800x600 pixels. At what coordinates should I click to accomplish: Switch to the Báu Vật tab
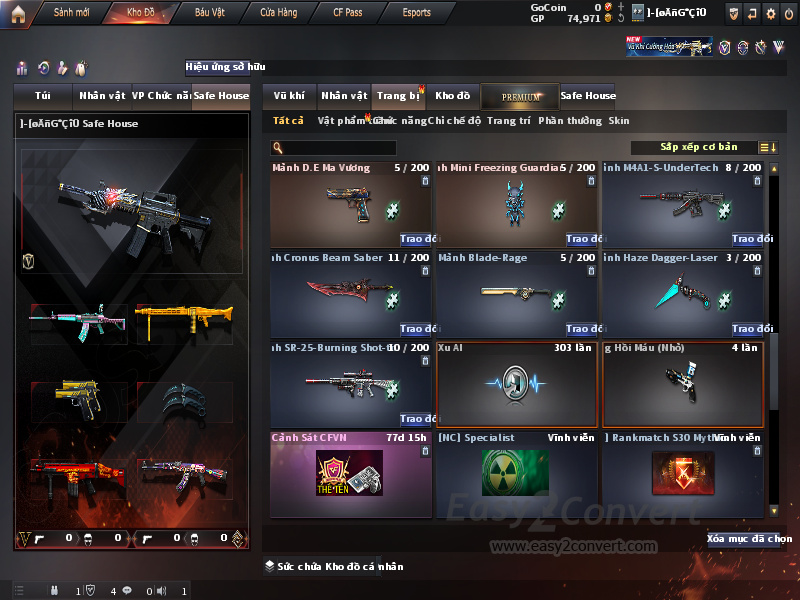(x=209, y=13)
